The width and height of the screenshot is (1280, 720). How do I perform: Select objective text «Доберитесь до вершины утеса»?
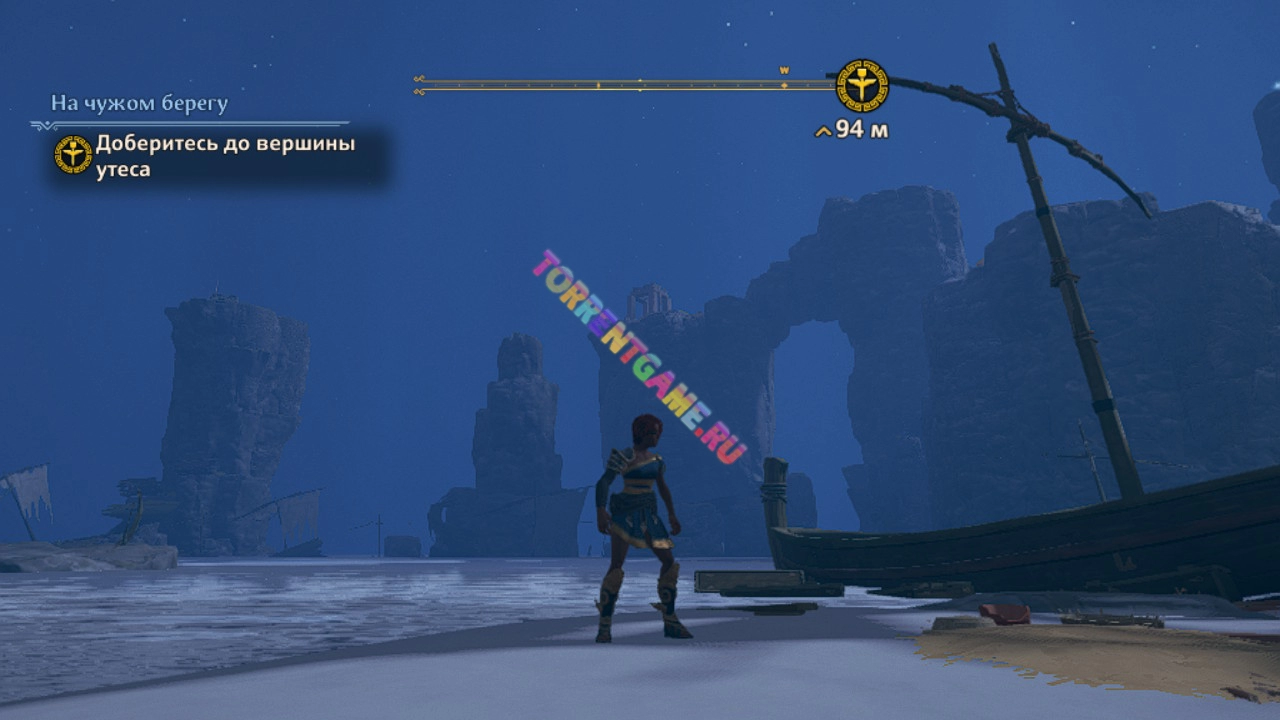[x=225, y=156]
